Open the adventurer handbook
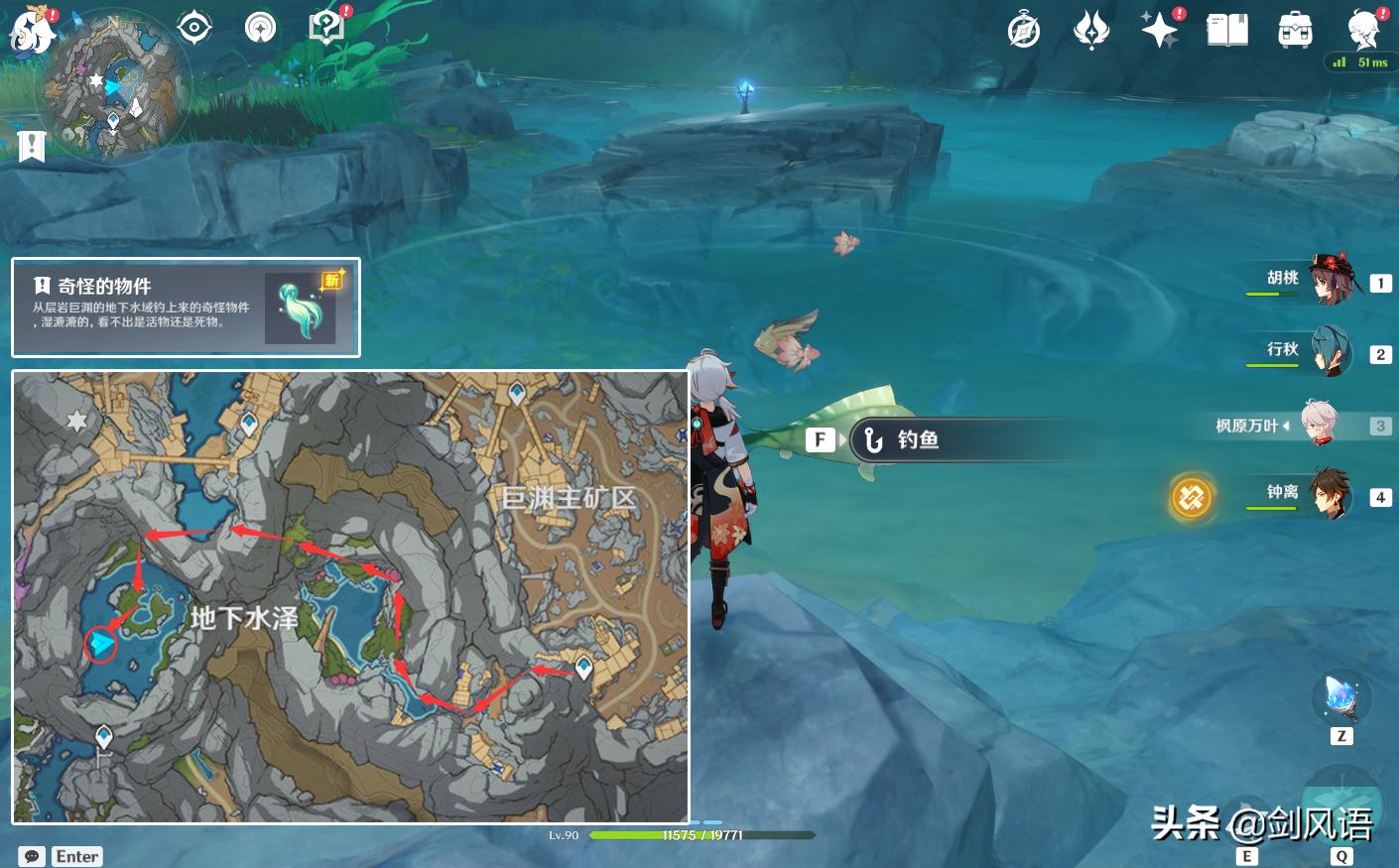The width and height of the screenshot is (1399, 868). [x=1227, y=30]
